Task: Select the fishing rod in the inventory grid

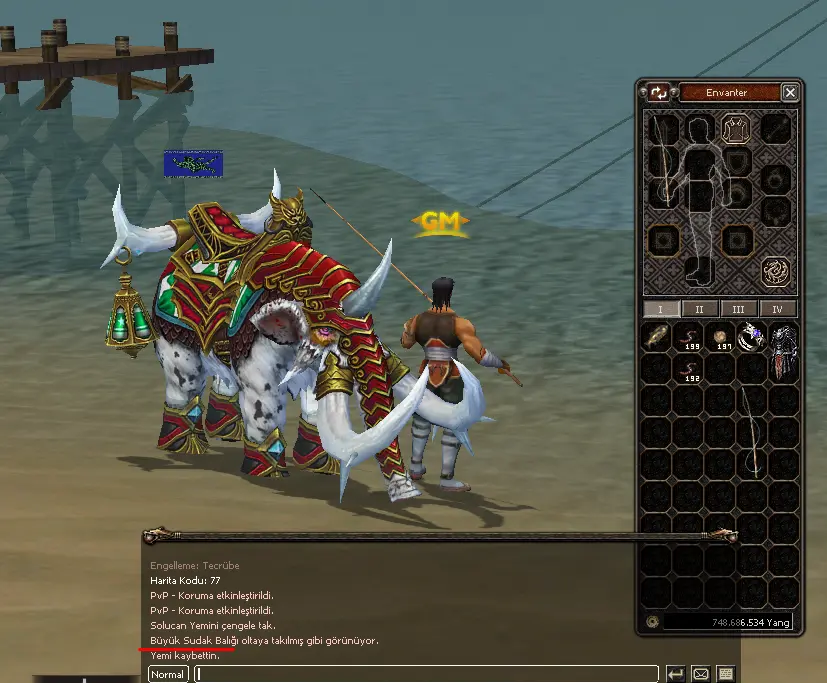Action: (x=752, y=430)
